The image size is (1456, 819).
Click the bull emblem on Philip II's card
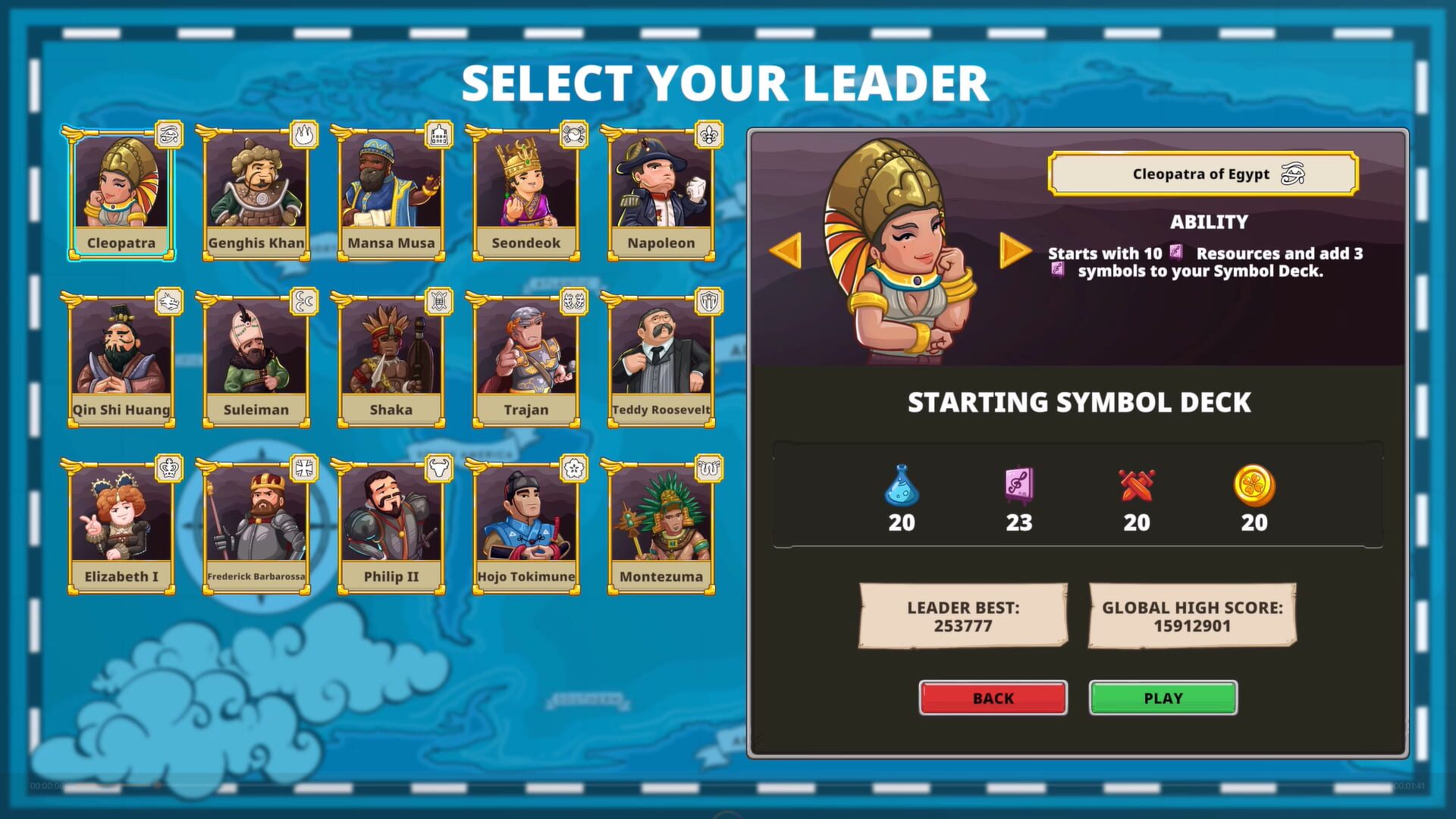tap(438, 468)
